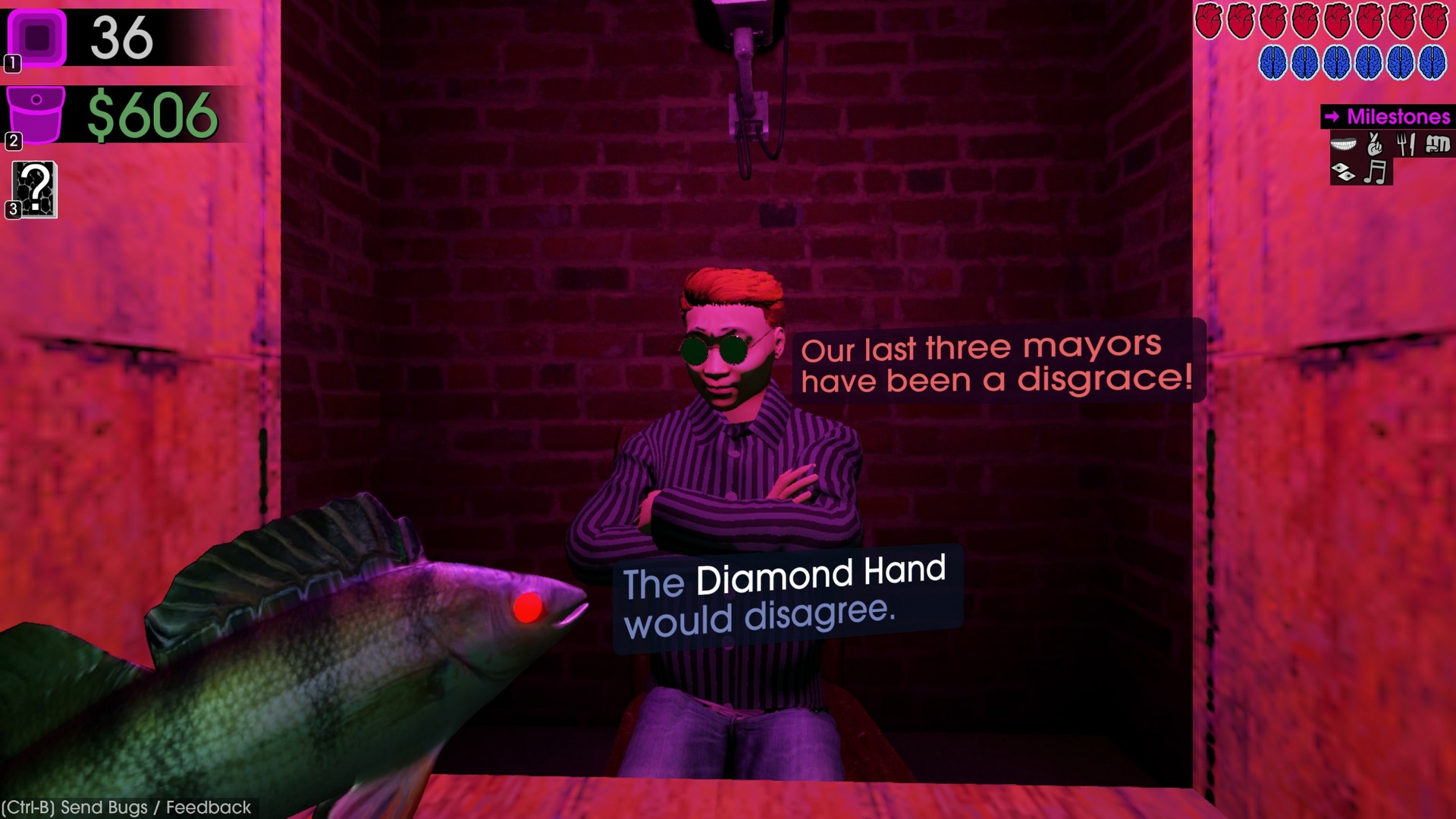Click the grinning teeth milestone icon
This screenshot has width=1456, height=819.
1343,144
